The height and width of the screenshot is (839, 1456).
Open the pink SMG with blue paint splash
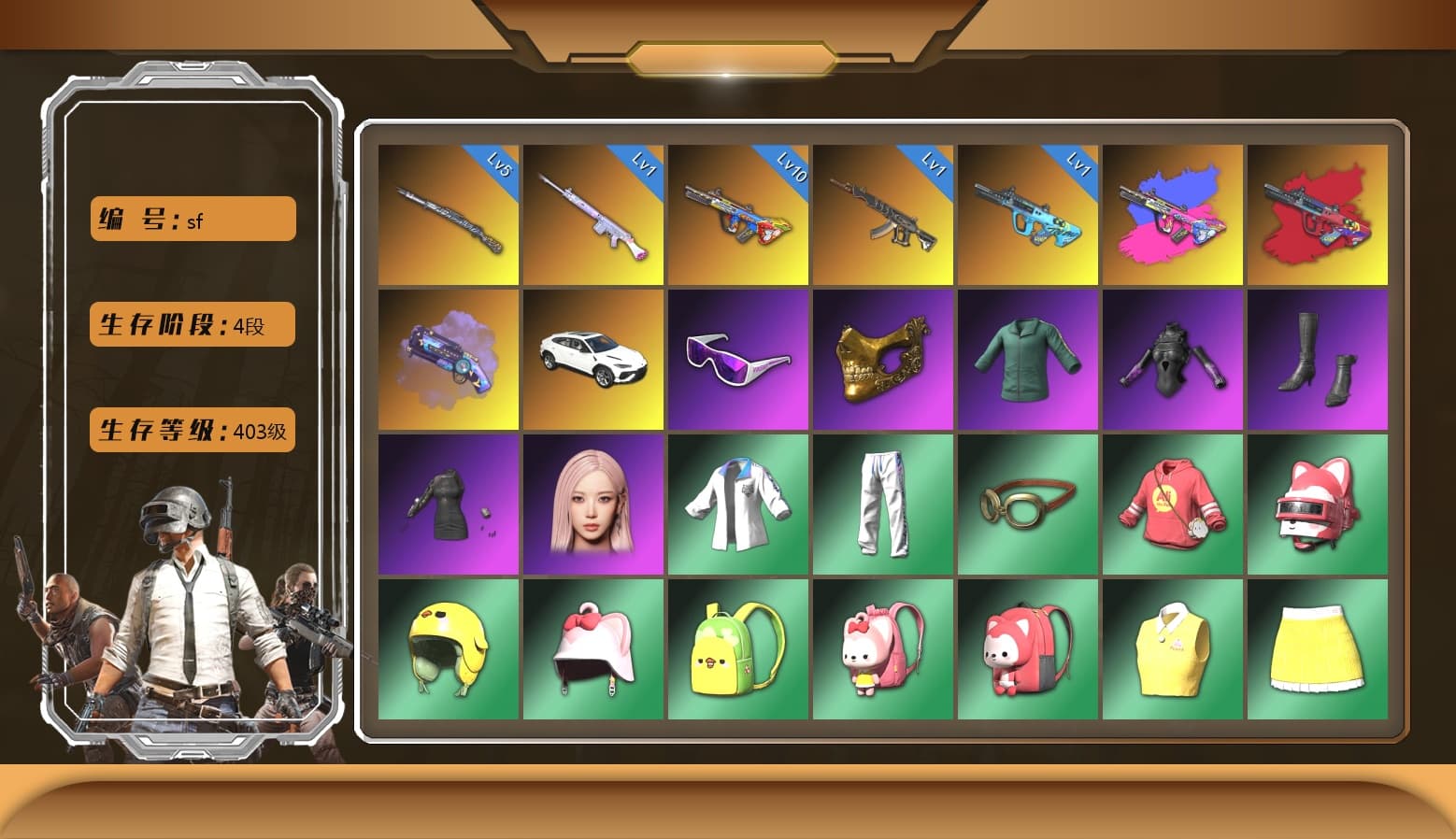click(x=1174, y=215)
